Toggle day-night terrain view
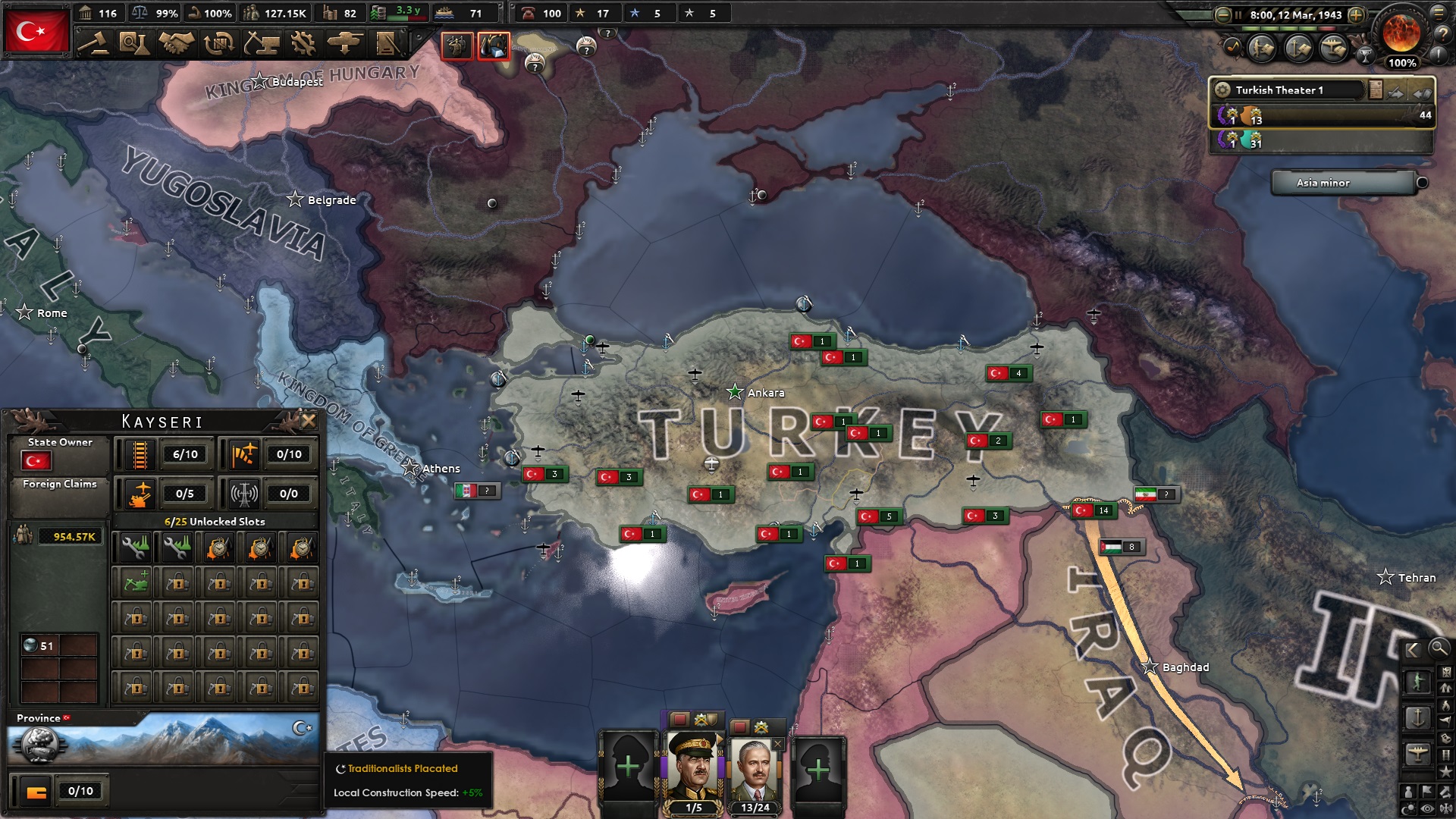 1408,805
